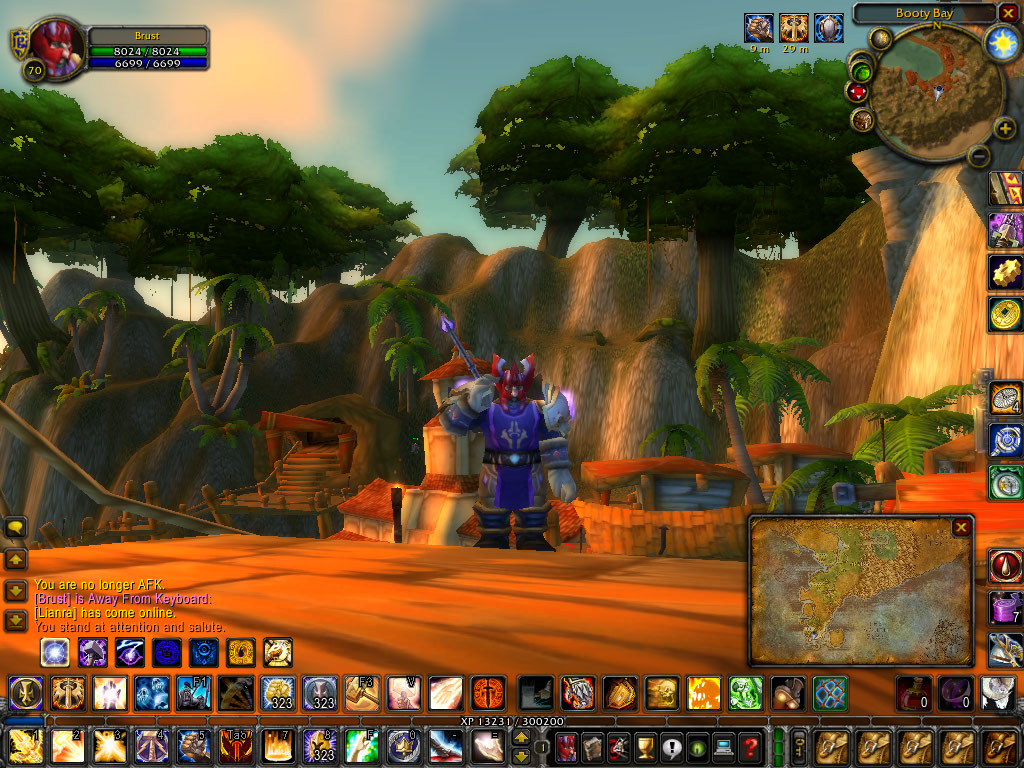Open the chat bubble menu button
The width and height of the screenshot is (1024, 768).
coord(16,528)
